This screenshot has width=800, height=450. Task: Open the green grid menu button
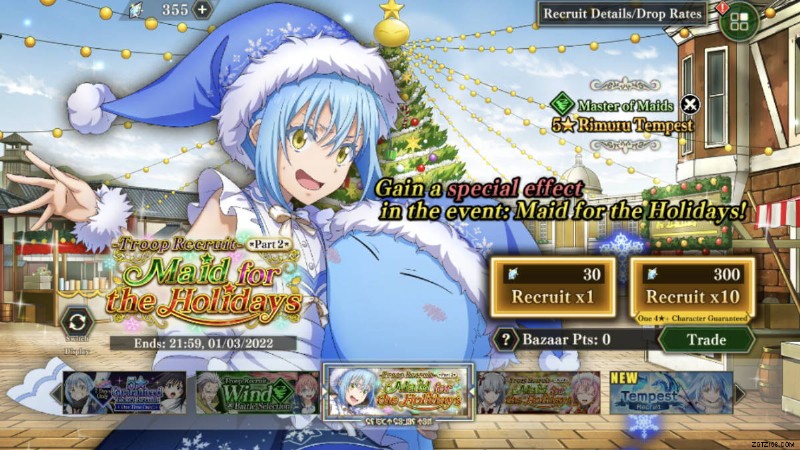739,20
